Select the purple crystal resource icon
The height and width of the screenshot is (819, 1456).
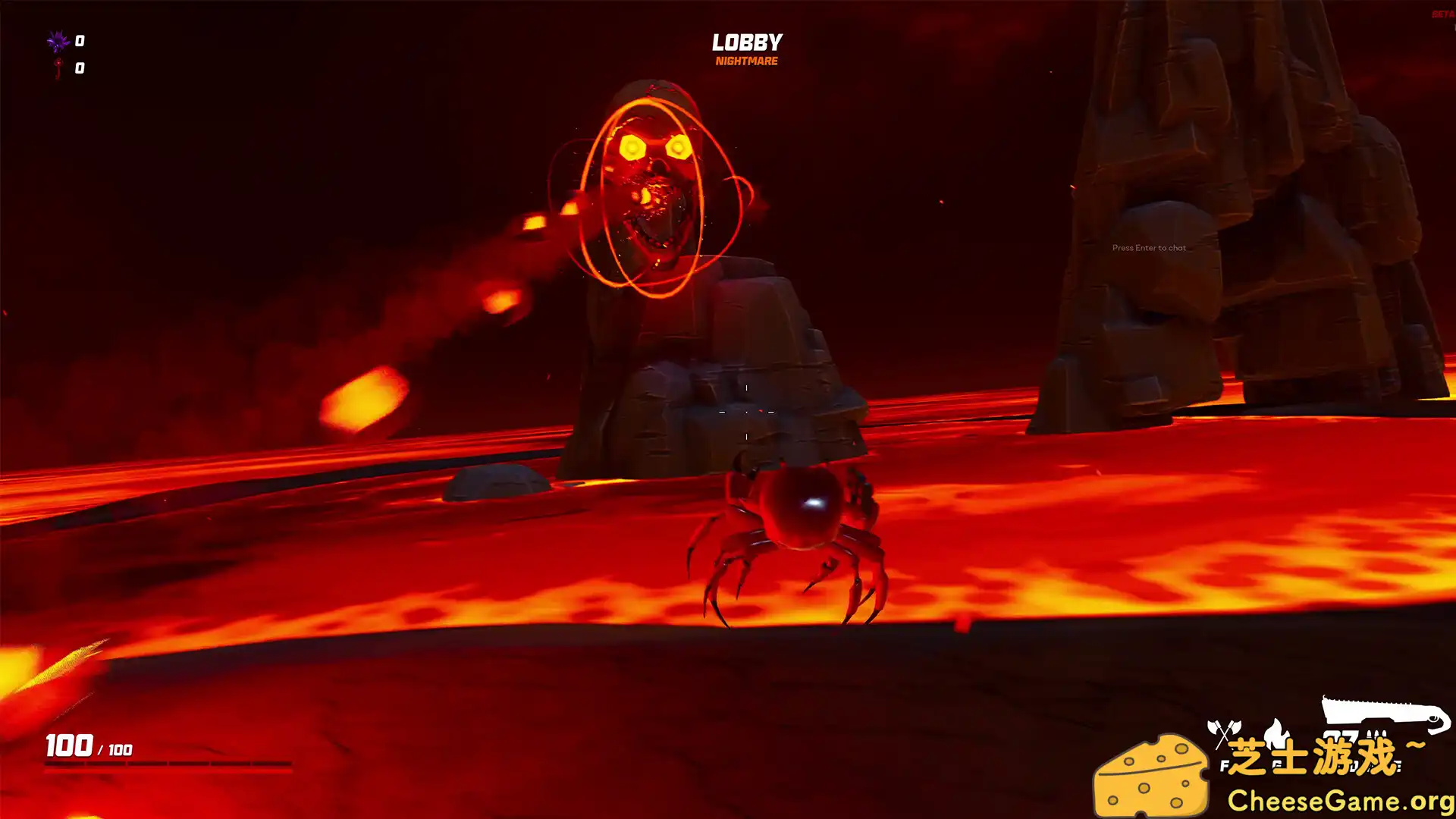point(58,40)
